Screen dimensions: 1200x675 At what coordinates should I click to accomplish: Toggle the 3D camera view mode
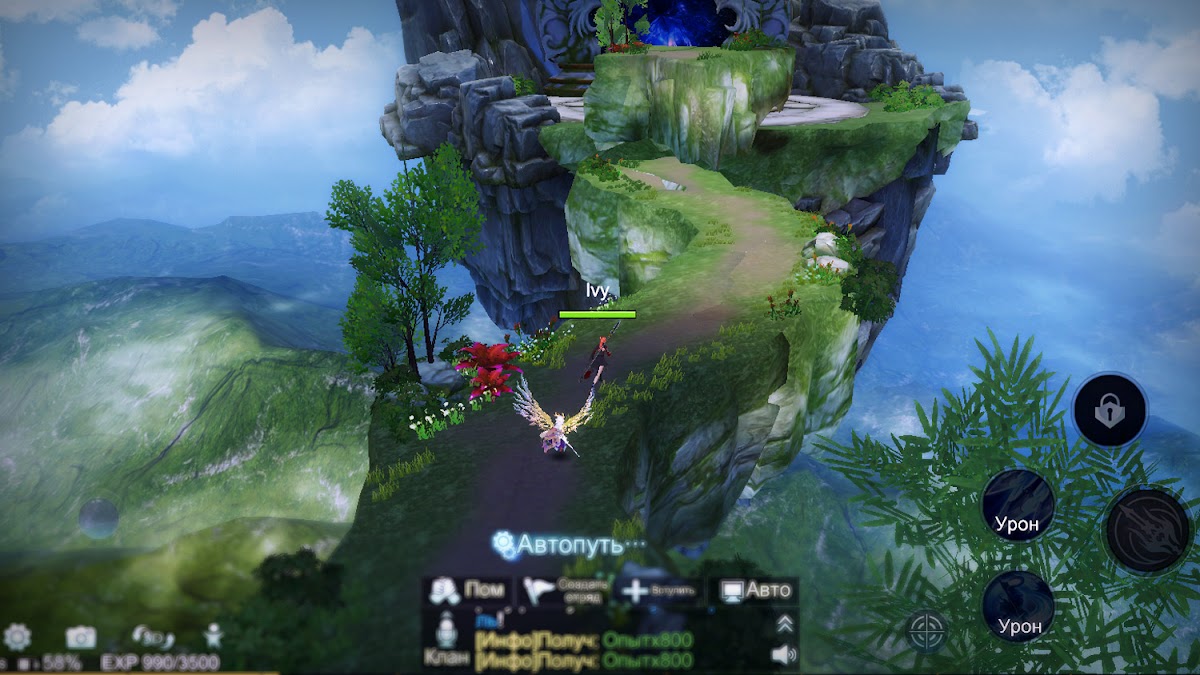coord(147,636)
